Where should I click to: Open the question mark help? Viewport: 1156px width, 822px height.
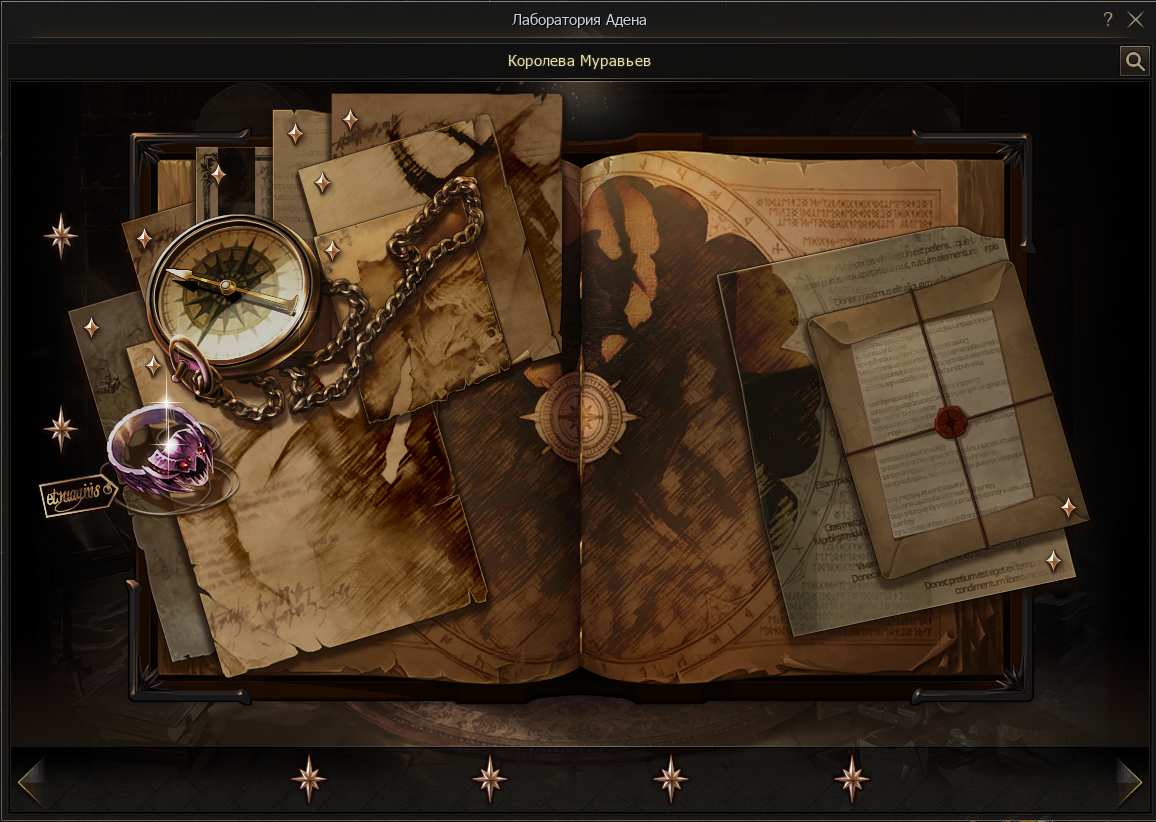[x=1108, y=19]
